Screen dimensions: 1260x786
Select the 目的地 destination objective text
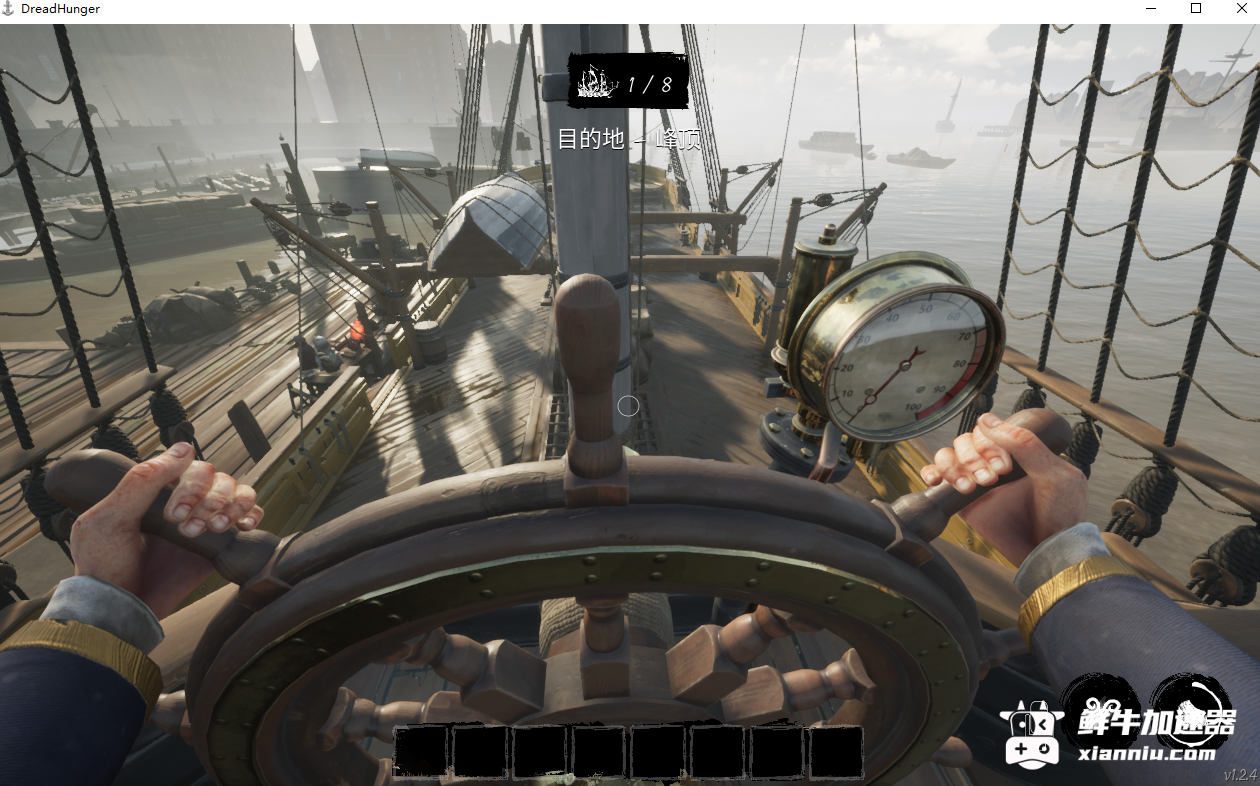point(628,139)
